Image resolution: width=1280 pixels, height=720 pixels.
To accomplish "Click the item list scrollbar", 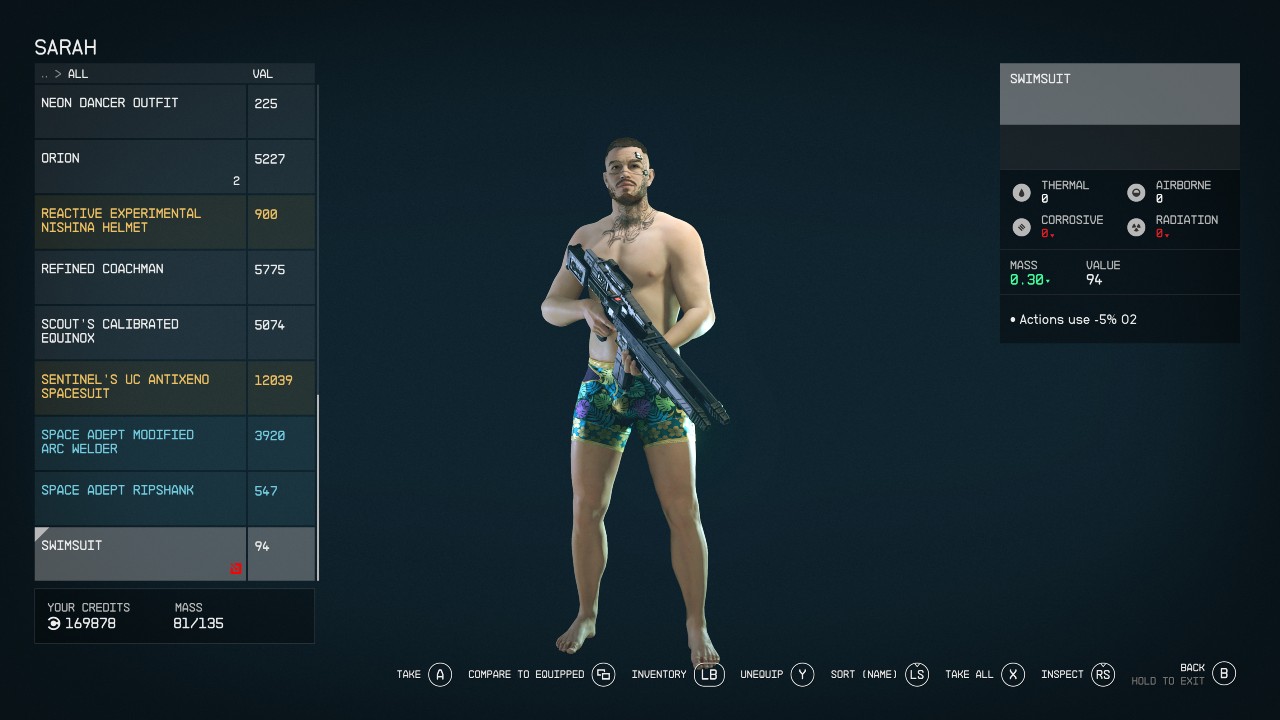I will (x=318, y=486).
